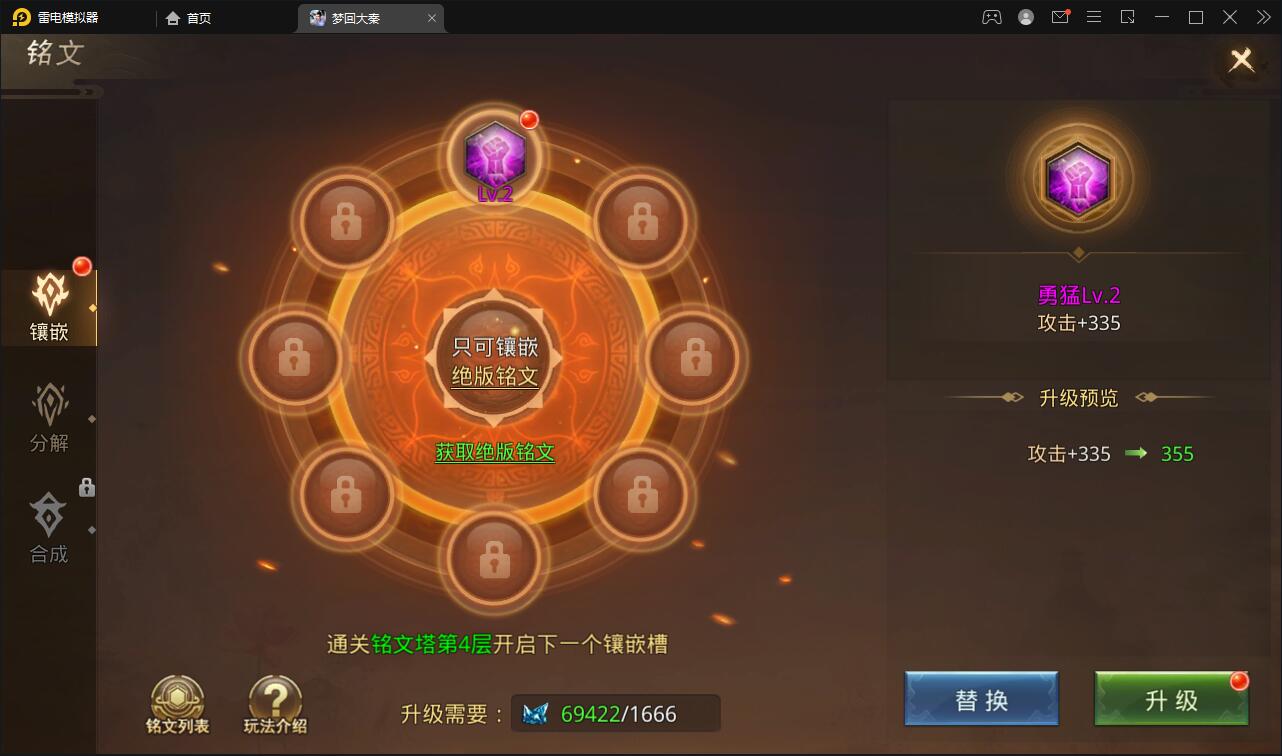Viewport: 1282px width, 756px height.
Task: Open LDPlayer game center gamepad icon
Action: [x=991, y=17]
